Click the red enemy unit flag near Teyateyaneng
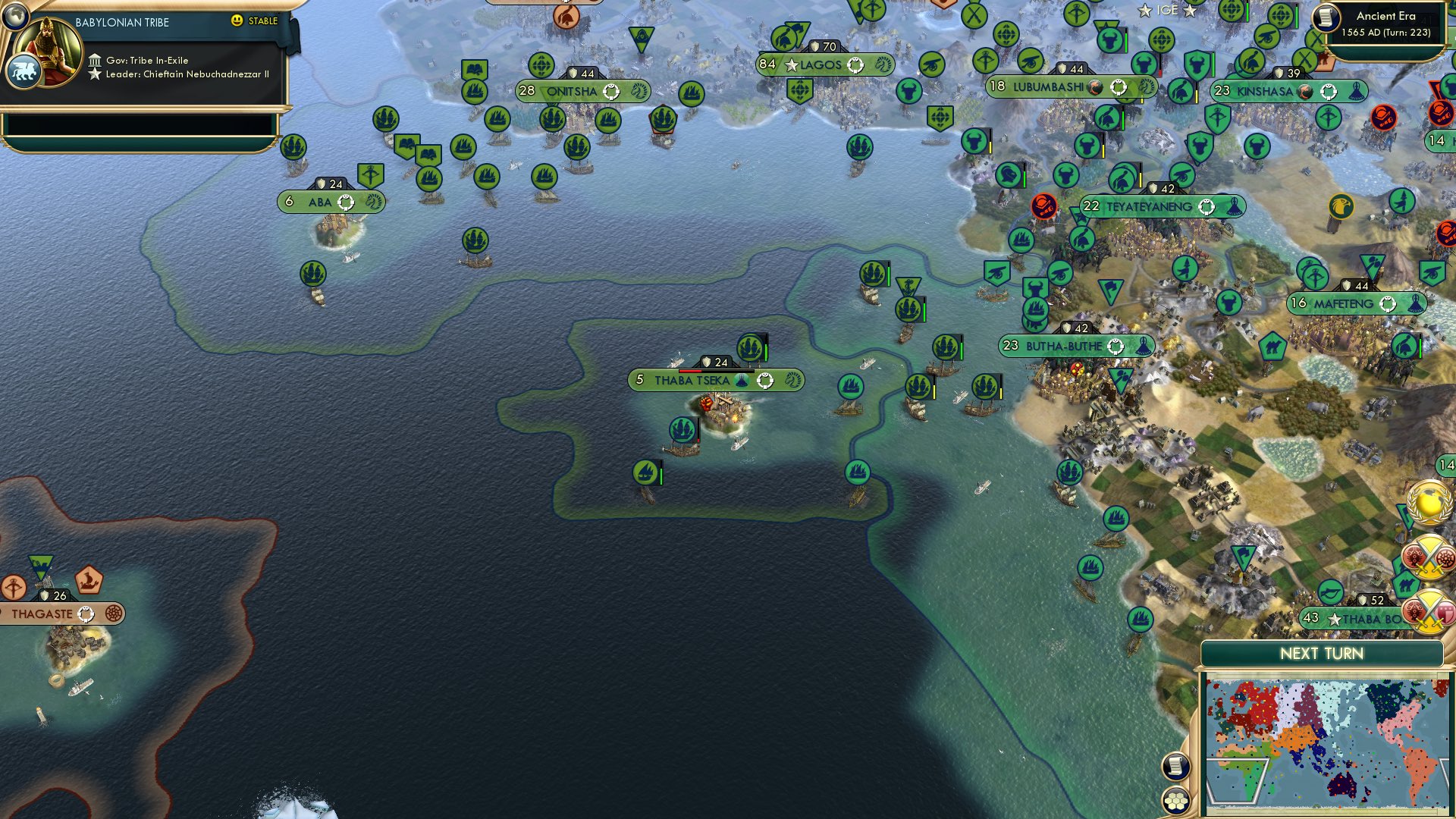This screenshot has height=819, width=1456. pyautogui.click(x=1044, y=206)
